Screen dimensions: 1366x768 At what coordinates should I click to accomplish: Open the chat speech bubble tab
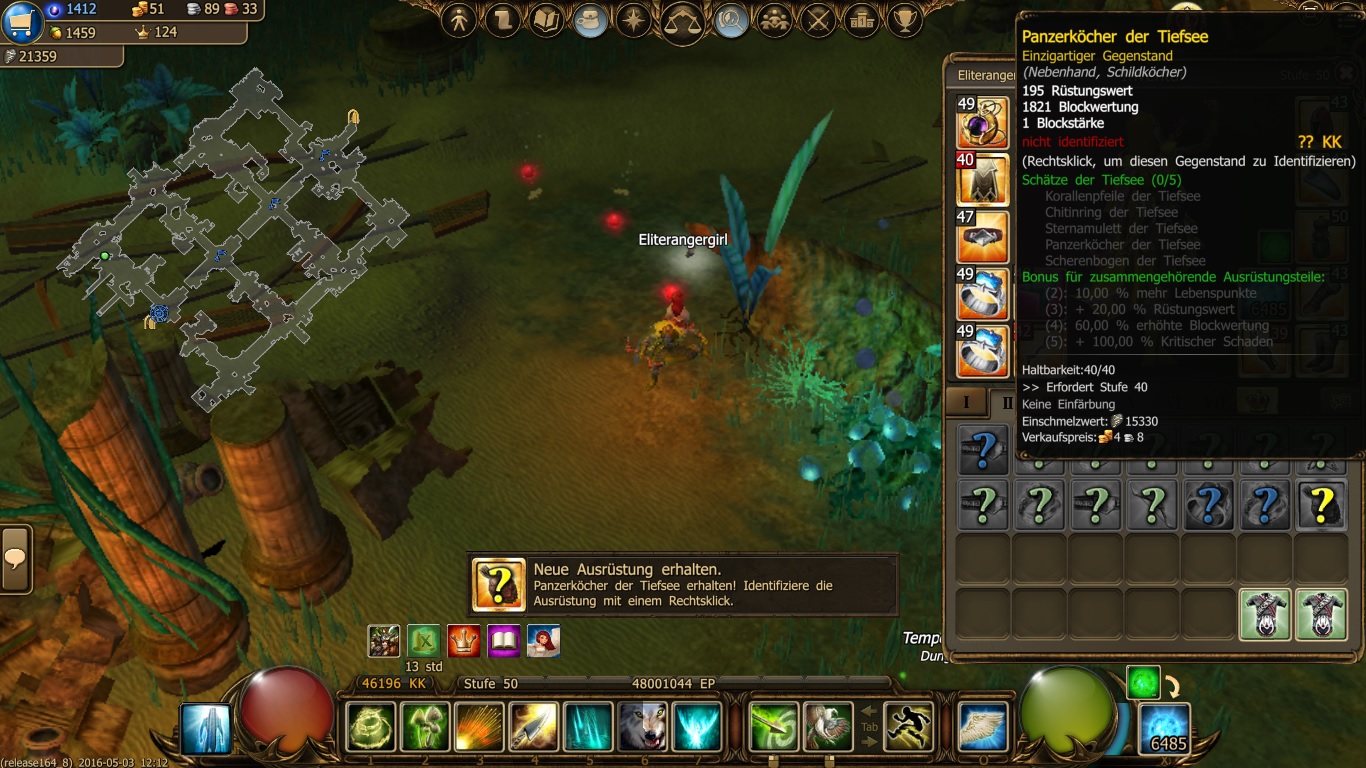click(x=16, y=558)
